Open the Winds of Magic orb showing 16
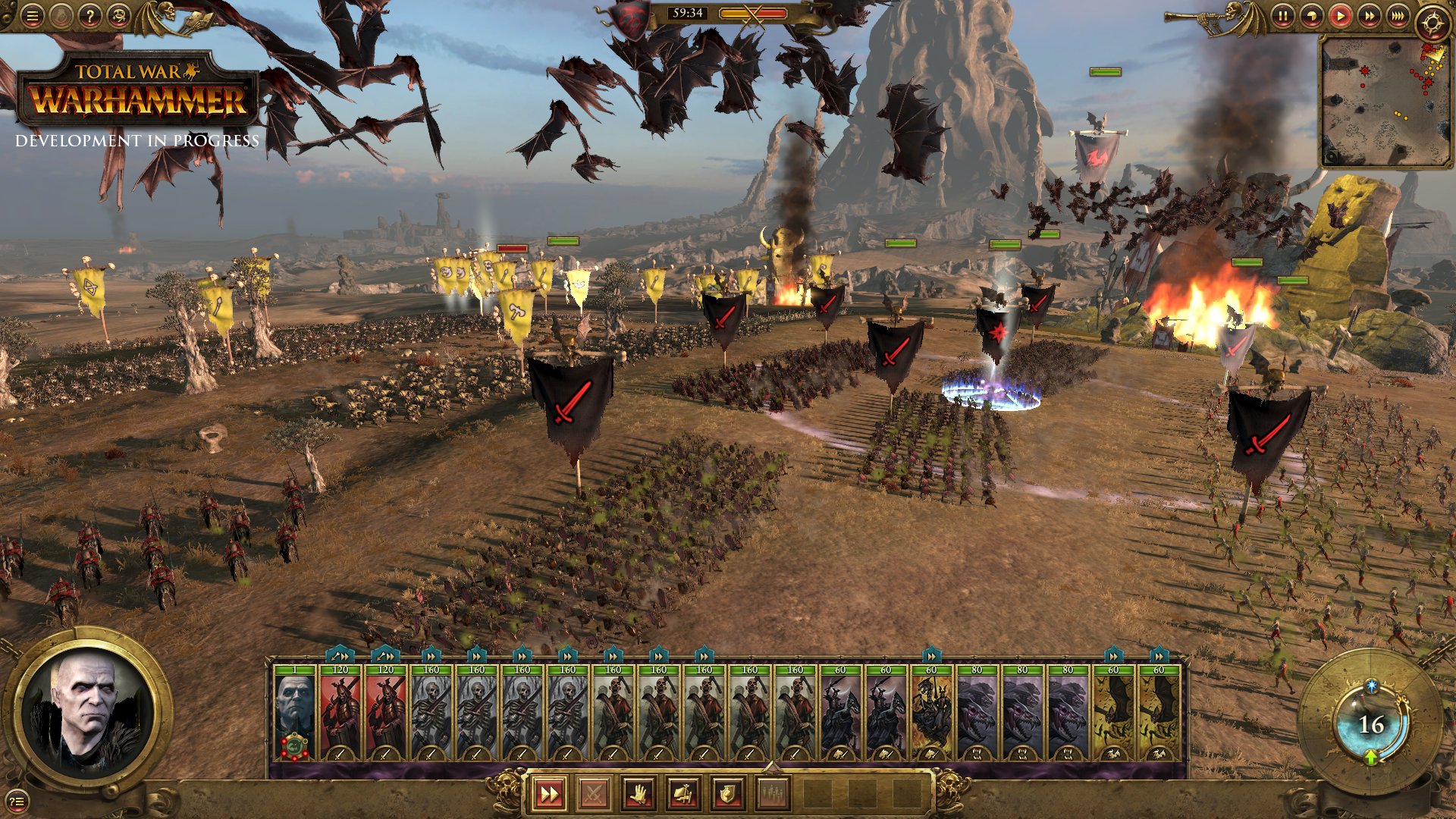This screenshot has height=819, width=1456. [1370, 724]
